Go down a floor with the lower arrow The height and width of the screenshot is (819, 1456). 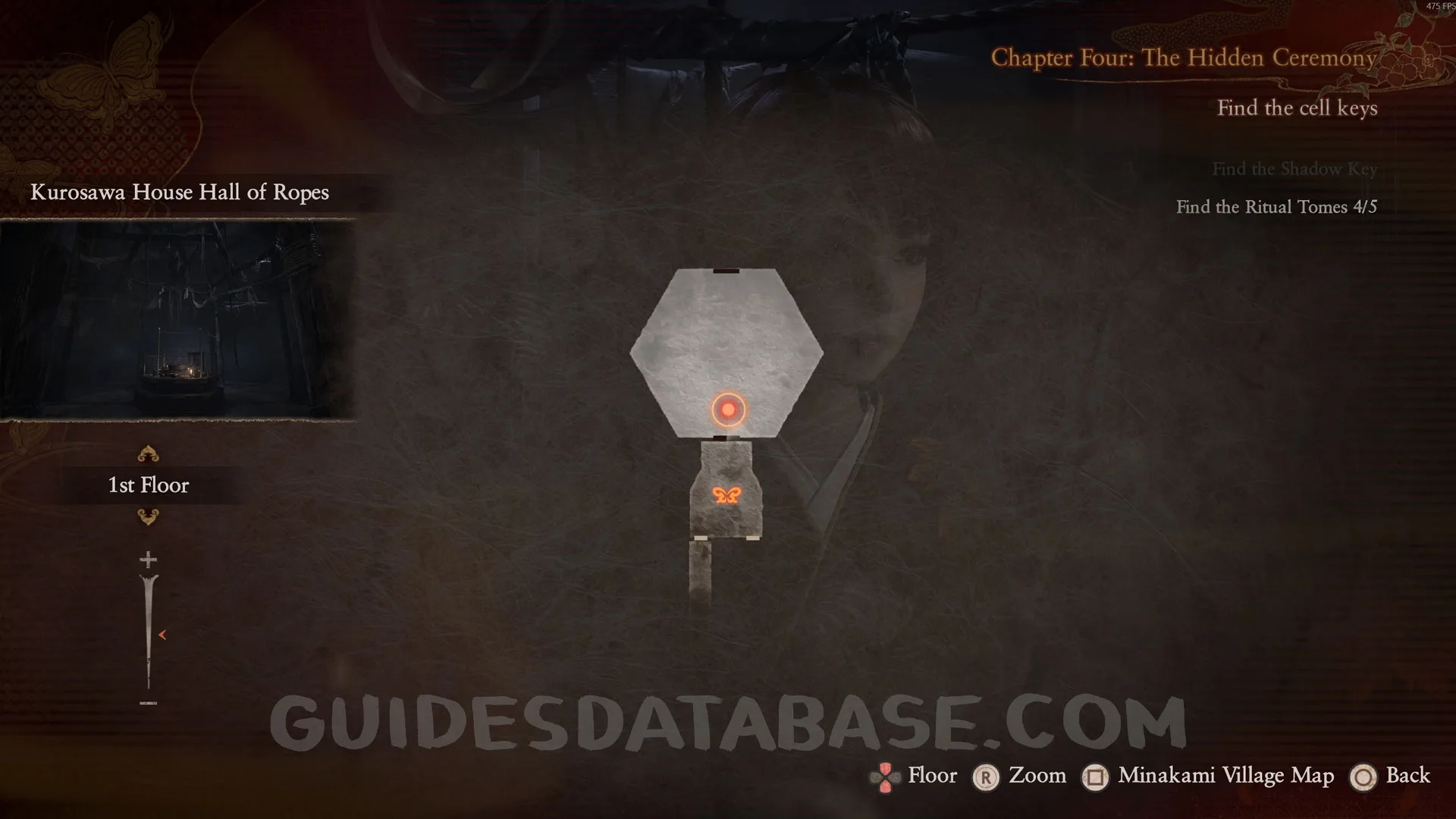(148, 517)
